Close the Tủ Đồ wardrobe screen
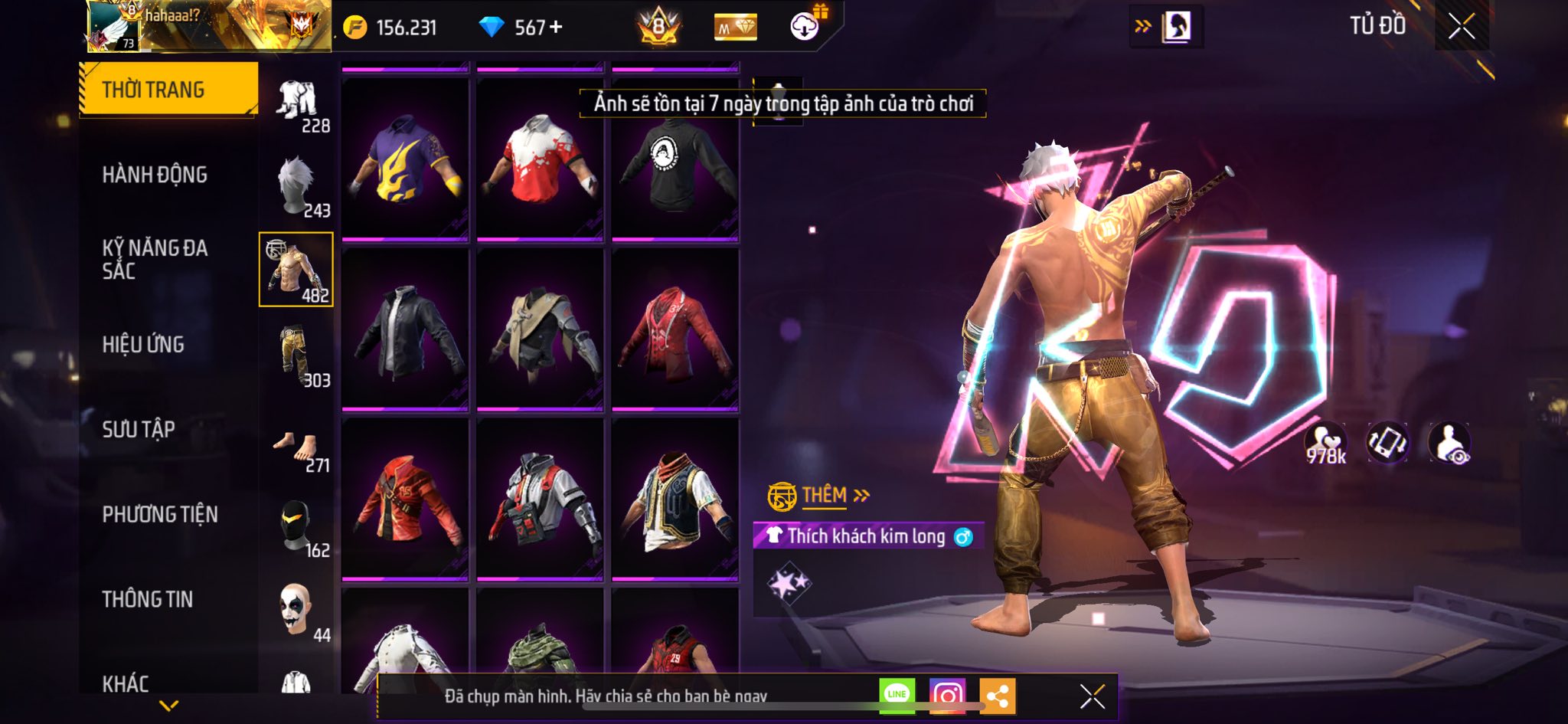This screenshot has width=1568, height=724. click(1461, 27)
